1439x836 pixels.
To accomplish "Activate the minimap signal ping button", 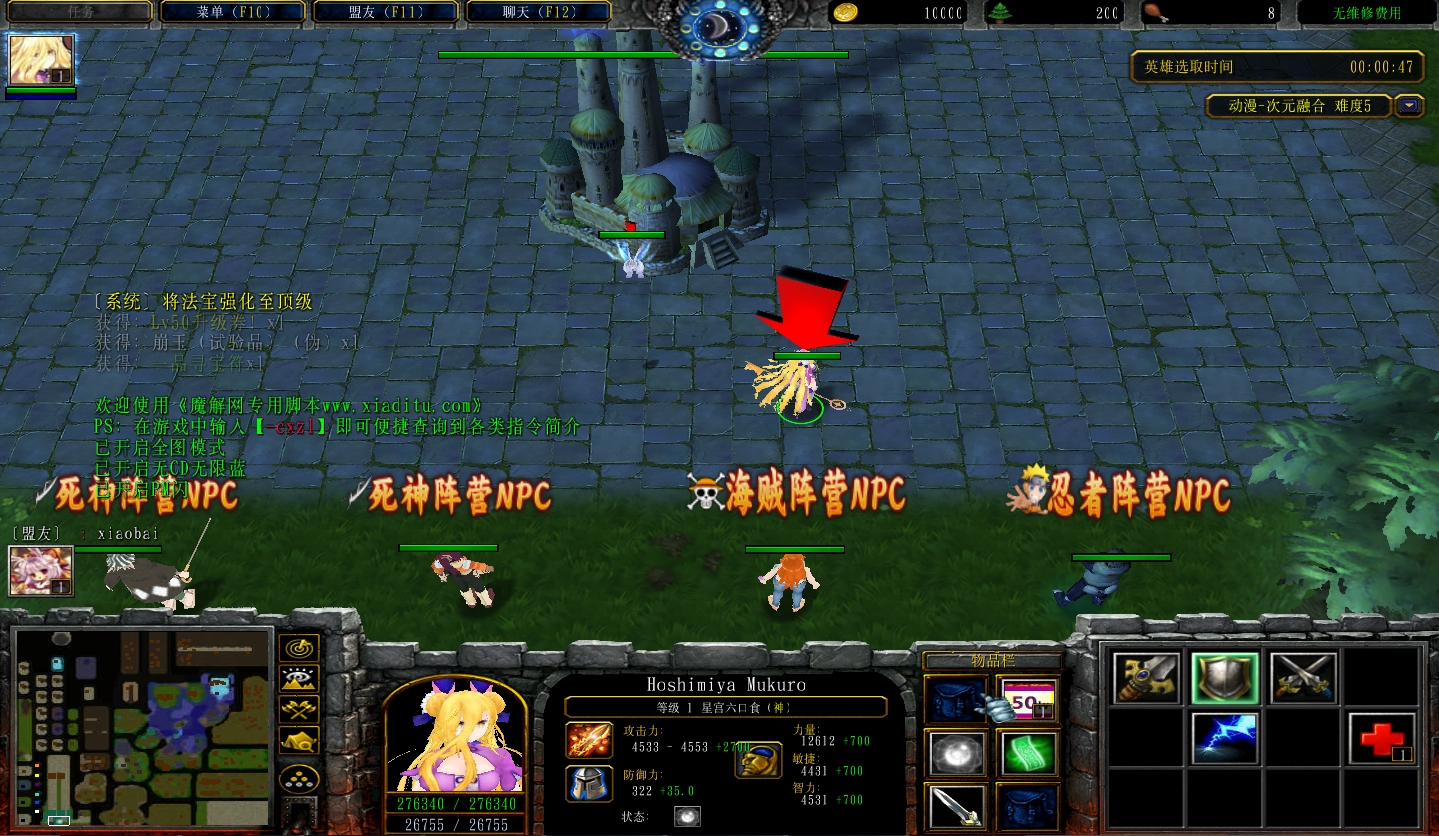I will (x=299, y=648).
